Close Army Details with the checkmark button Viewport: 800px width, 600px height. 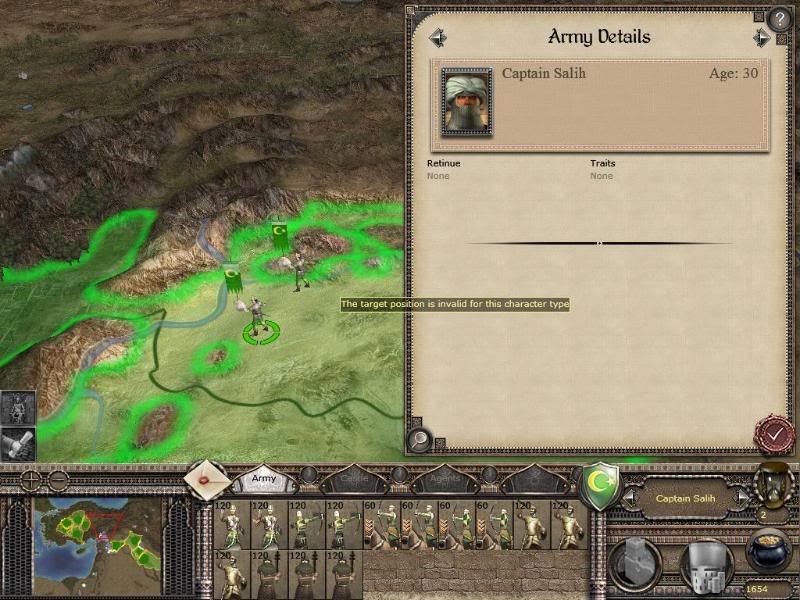click(x=773, y=433)
